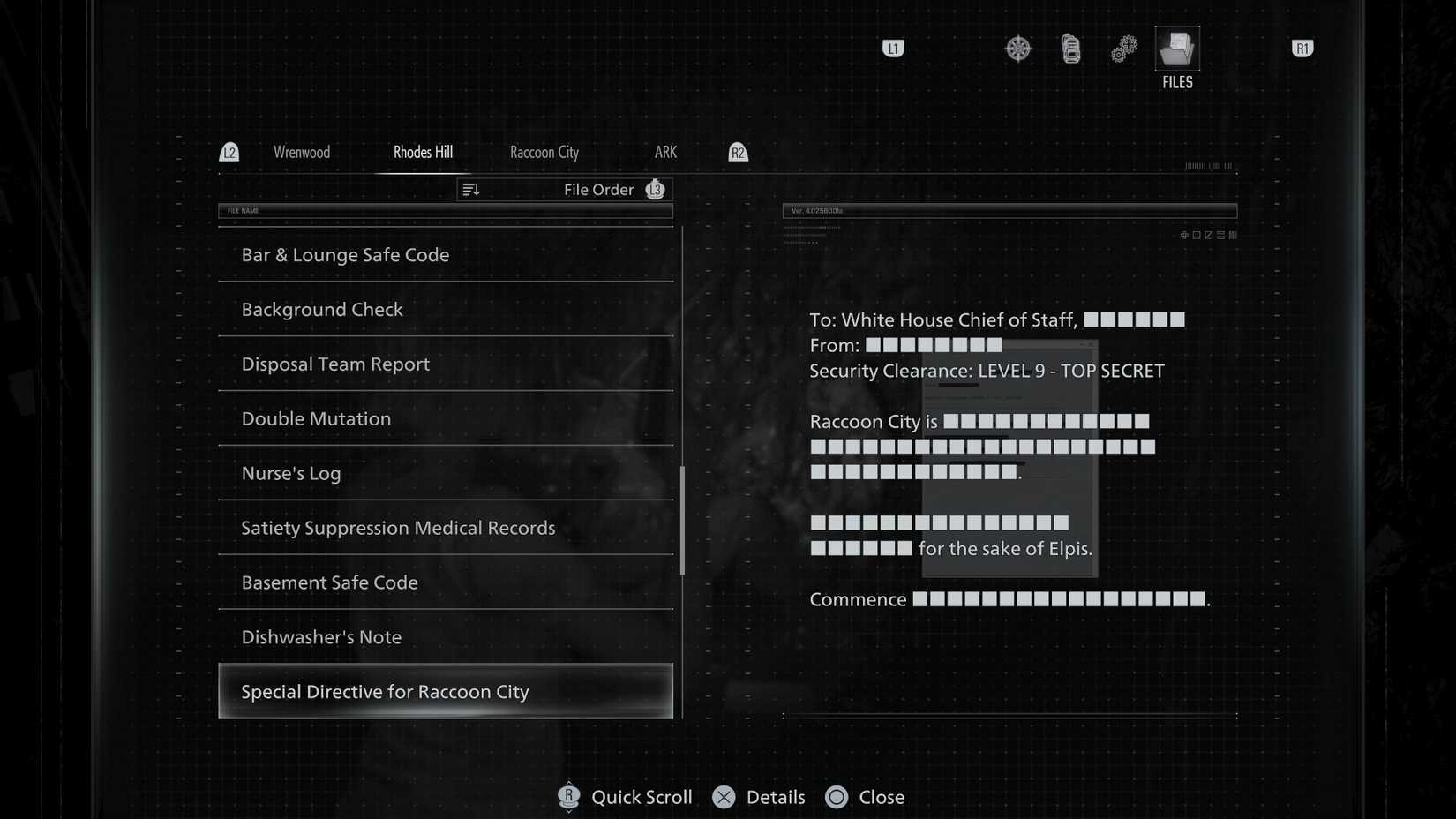Select the map compass icon
The width and height of the screenshot is (1456, 819).
coord(1017,49)
